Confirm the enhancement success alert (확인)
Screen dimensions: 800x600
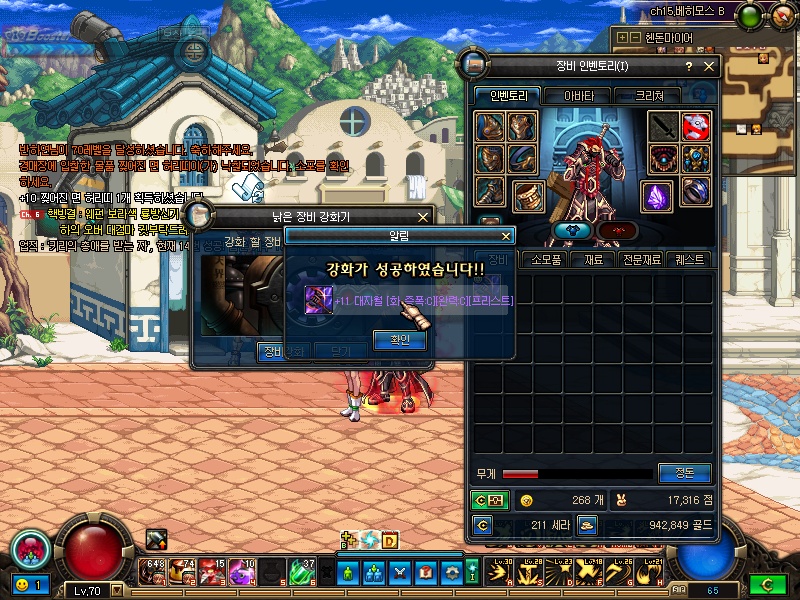(400, 340)
